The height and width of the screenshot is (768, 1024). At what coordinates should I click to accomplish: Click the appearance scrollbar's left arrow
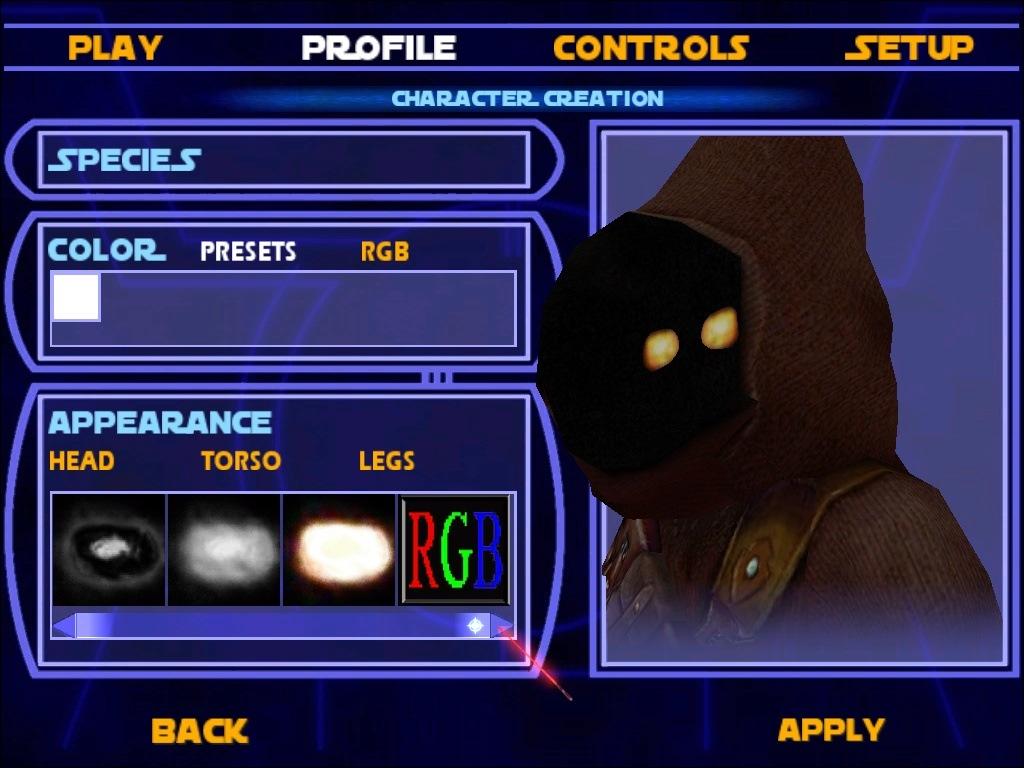click(63, 626)
